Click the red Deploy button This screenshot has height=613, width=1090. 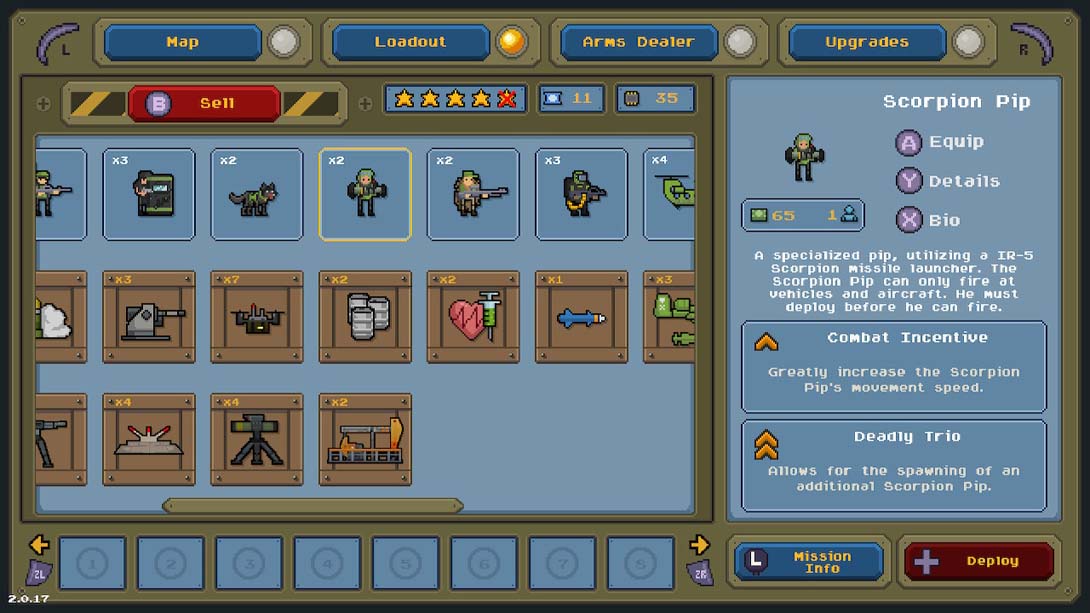point(978,562)
